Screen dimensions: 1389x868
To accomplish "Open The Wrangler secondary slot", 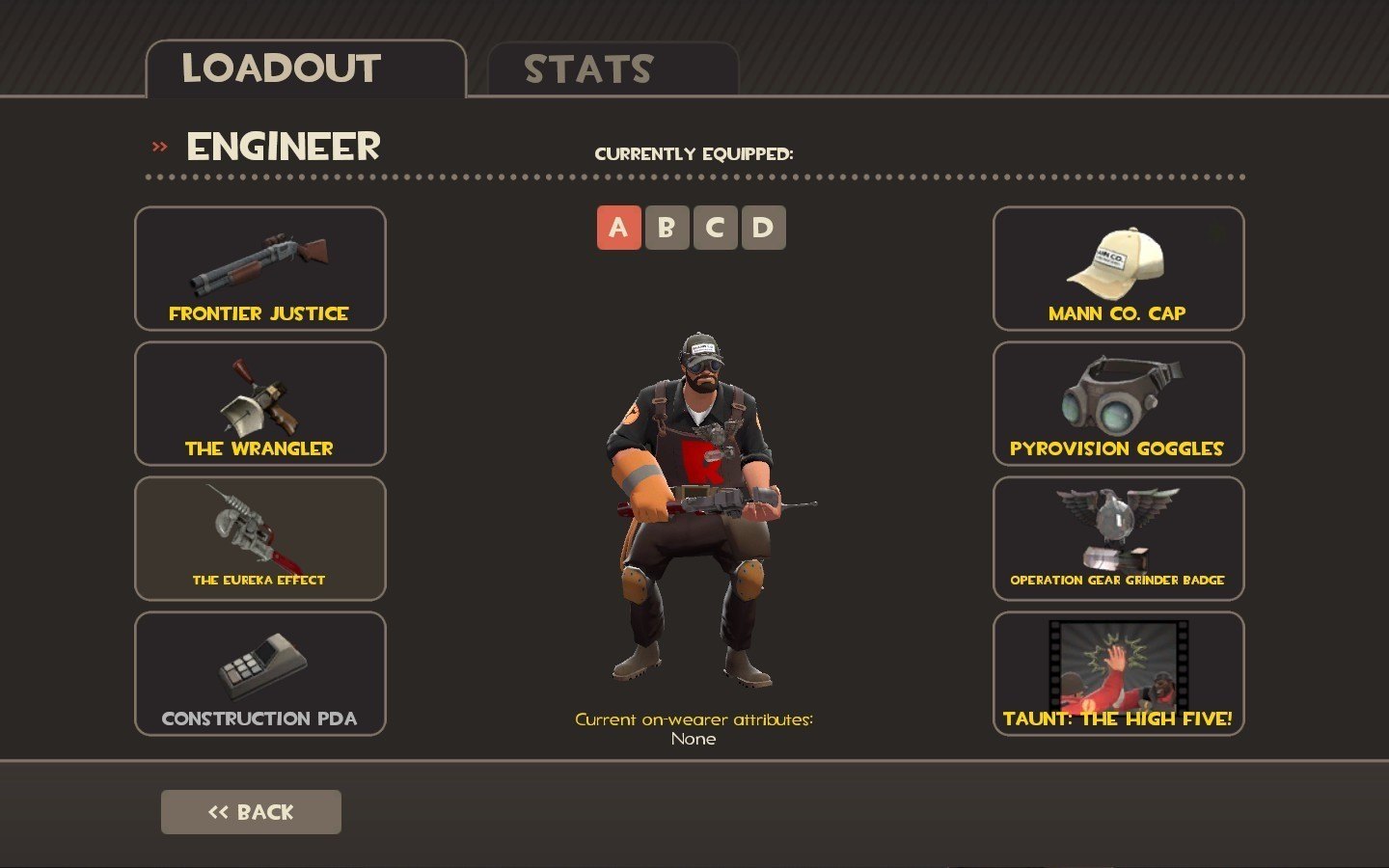I will coord(260,403).
